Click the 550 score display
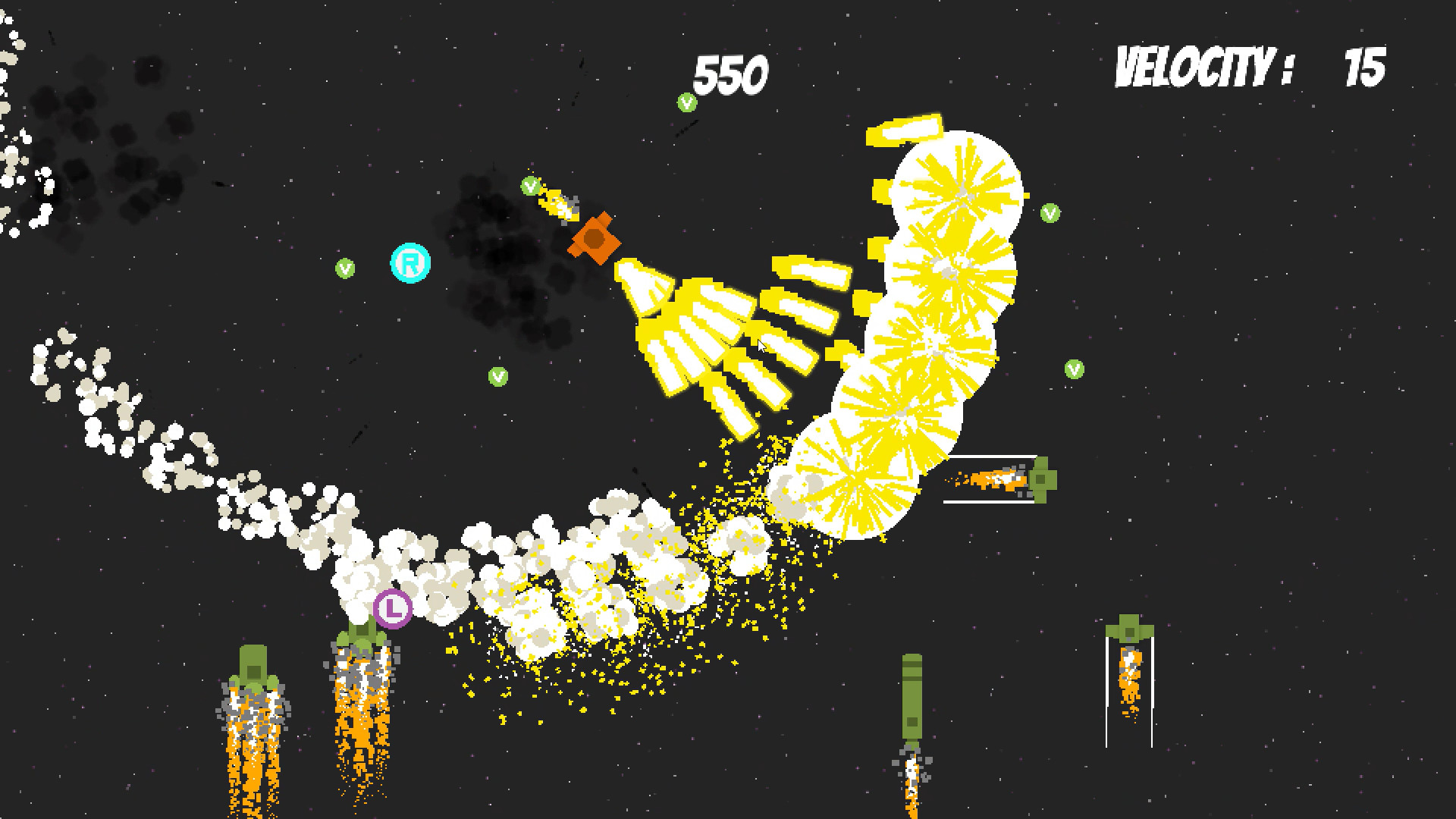 click(x=730, y=72)
